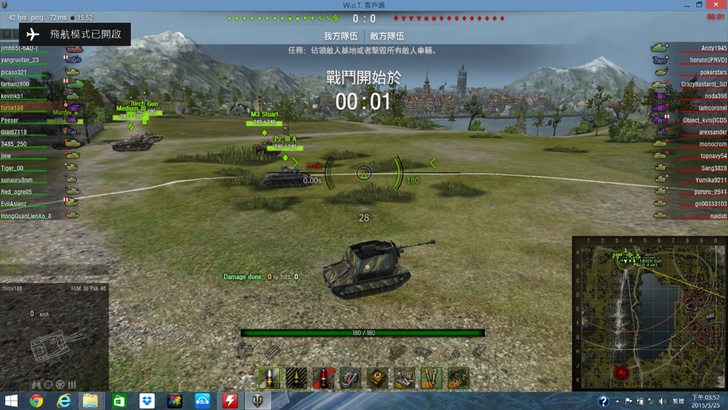Screen dimensions: 728x410
Task: Click the World of Tanks taskbar icon
Action: coord(258,400)
